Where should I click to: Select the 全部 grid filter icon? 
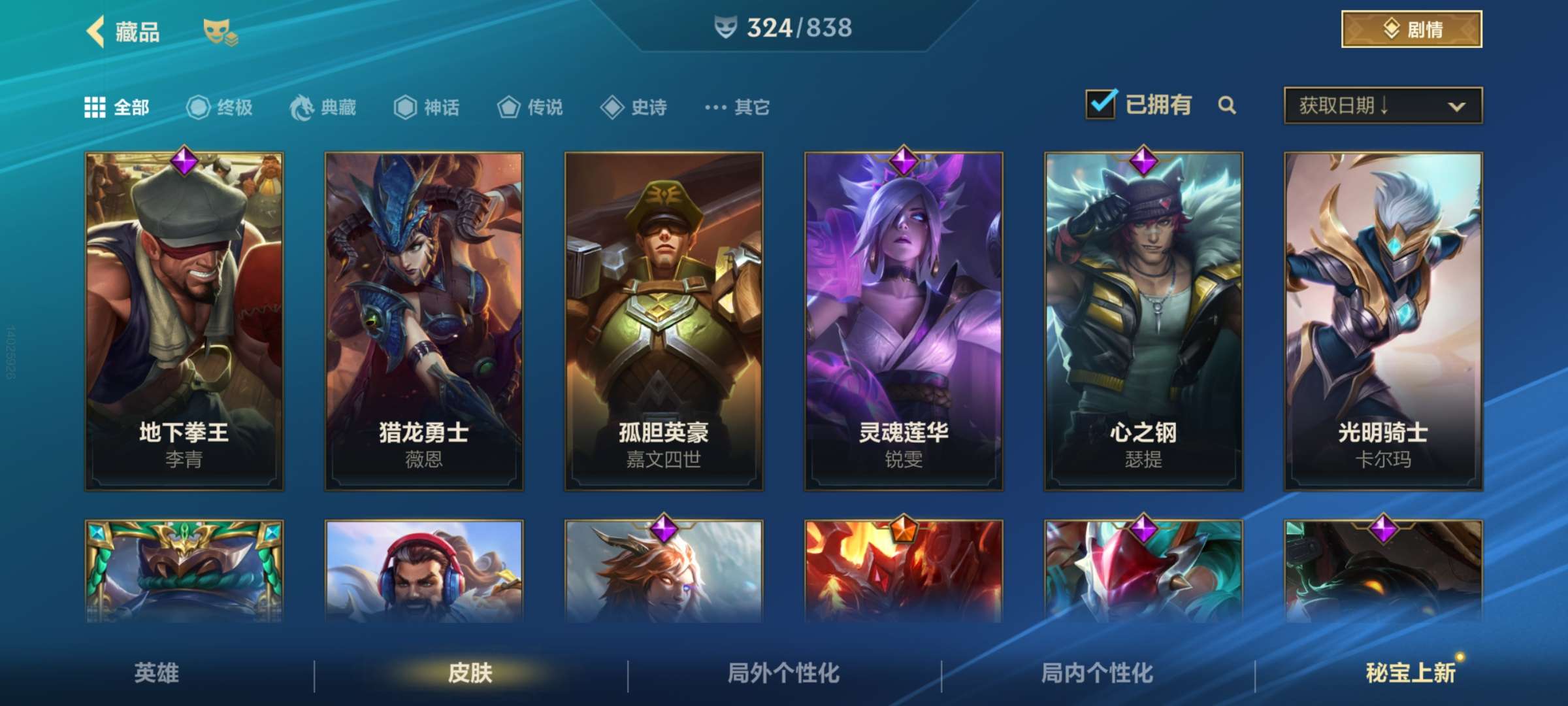point(95,107)
